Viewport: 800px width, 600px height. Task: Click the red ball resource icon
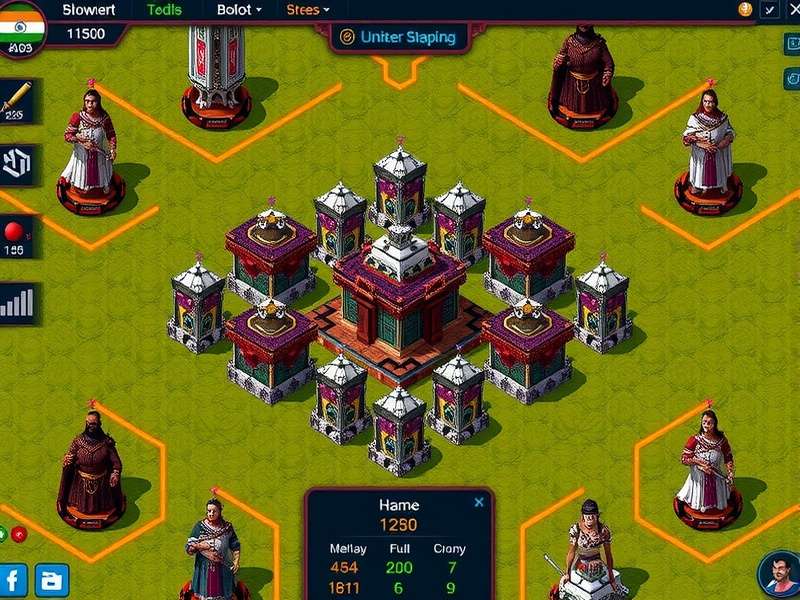pyautogui.click(x=15, y=232)
